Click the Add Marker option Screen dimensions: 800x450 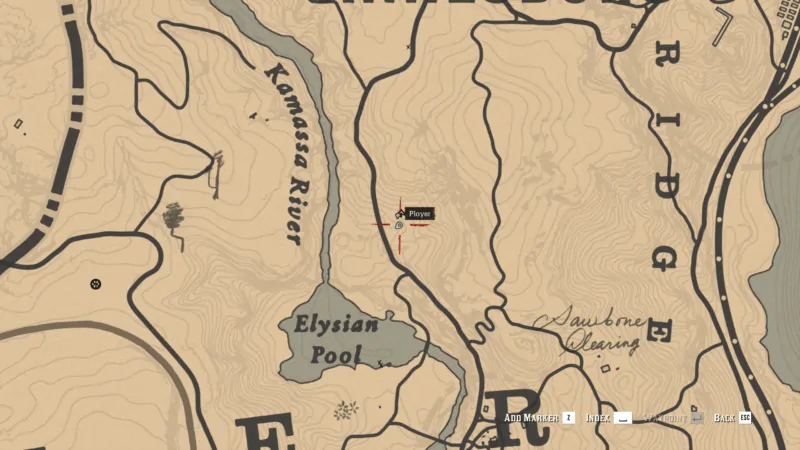coord(532,418)
